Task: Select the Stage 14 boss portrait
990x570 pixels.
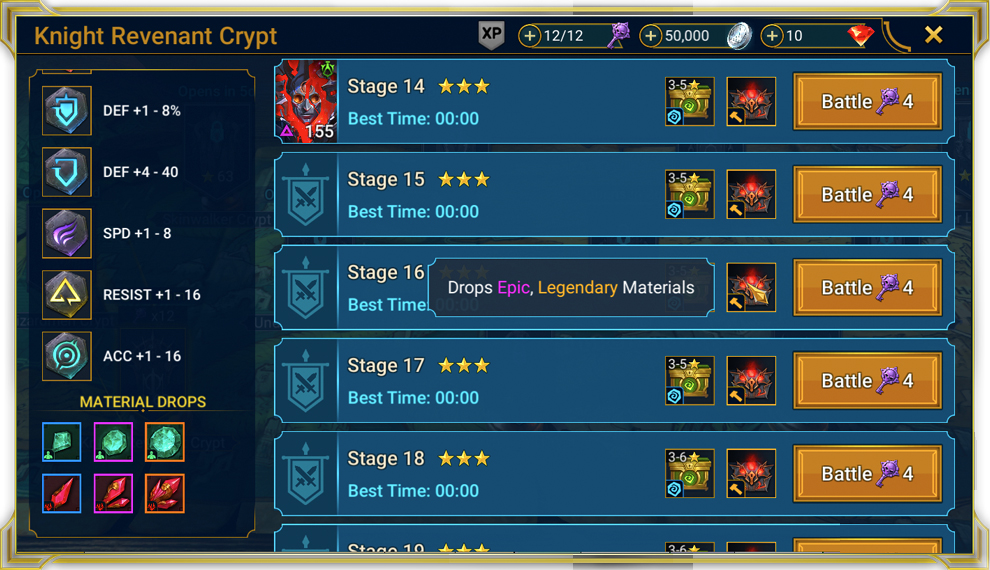Action: (307, 101)
